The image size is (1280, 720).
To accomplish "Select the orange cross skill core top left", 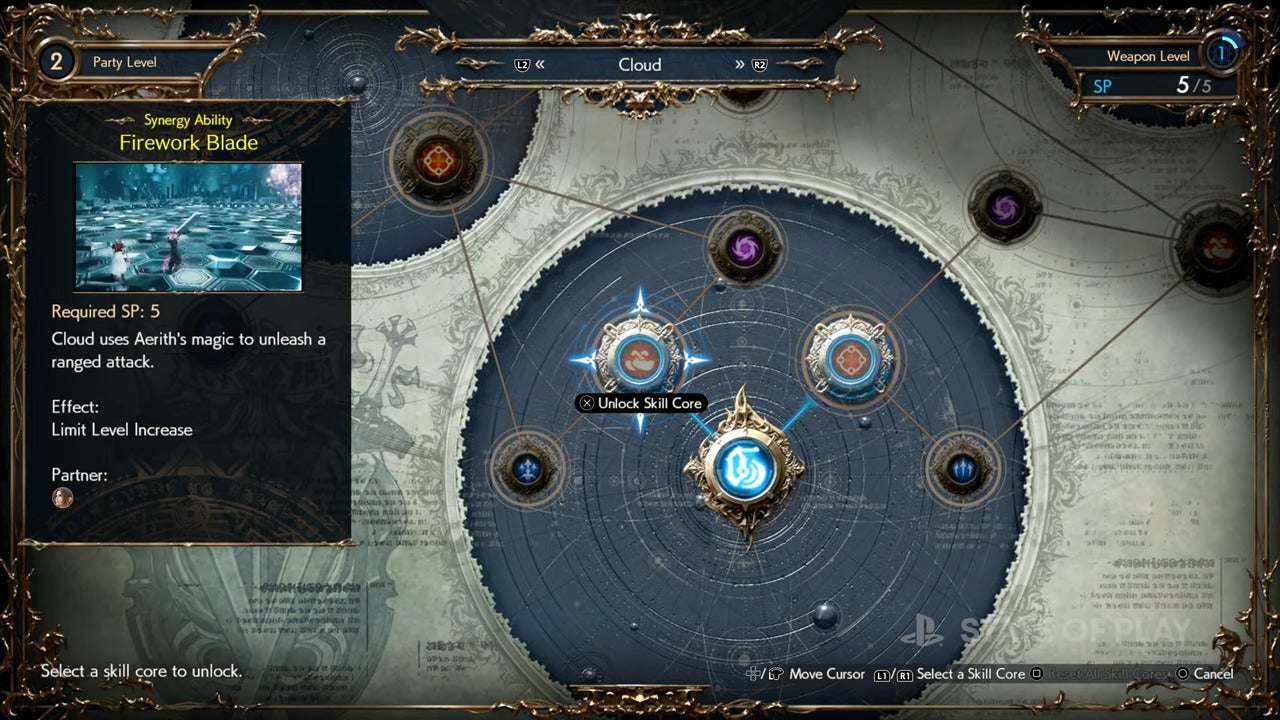I will coord(440,159).
